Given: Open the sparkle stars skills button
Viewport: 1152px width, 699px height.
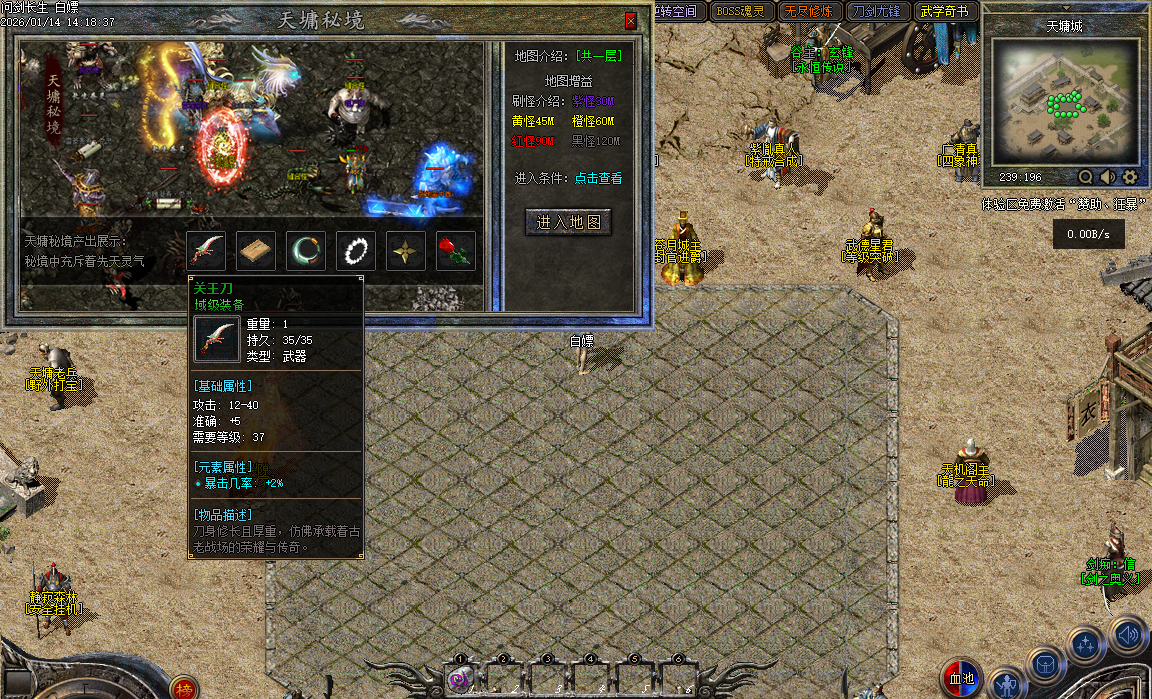Looking at the screenshot, I should (1085, 645).
